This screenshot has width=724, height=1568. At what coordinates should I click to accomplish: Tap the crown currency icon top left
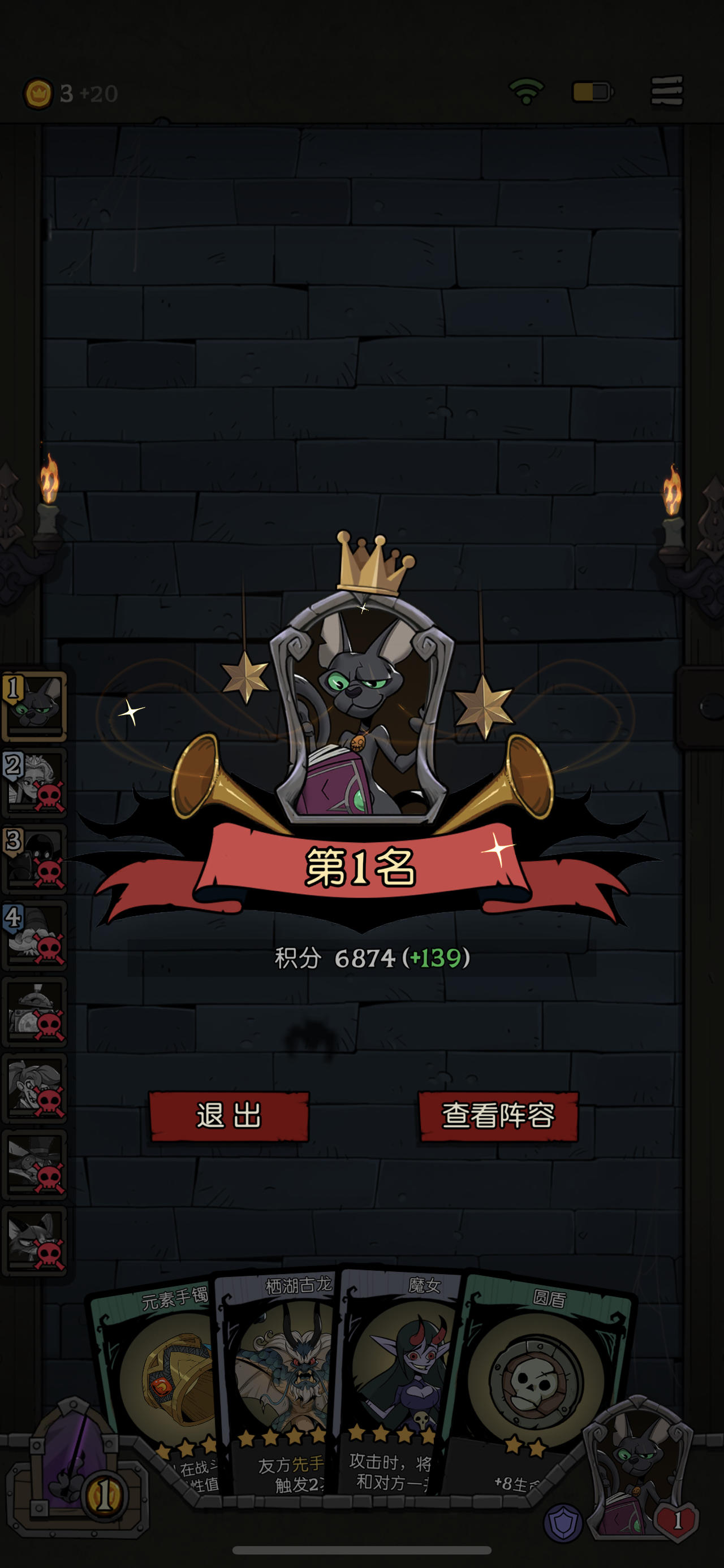(x=40, y=92)
